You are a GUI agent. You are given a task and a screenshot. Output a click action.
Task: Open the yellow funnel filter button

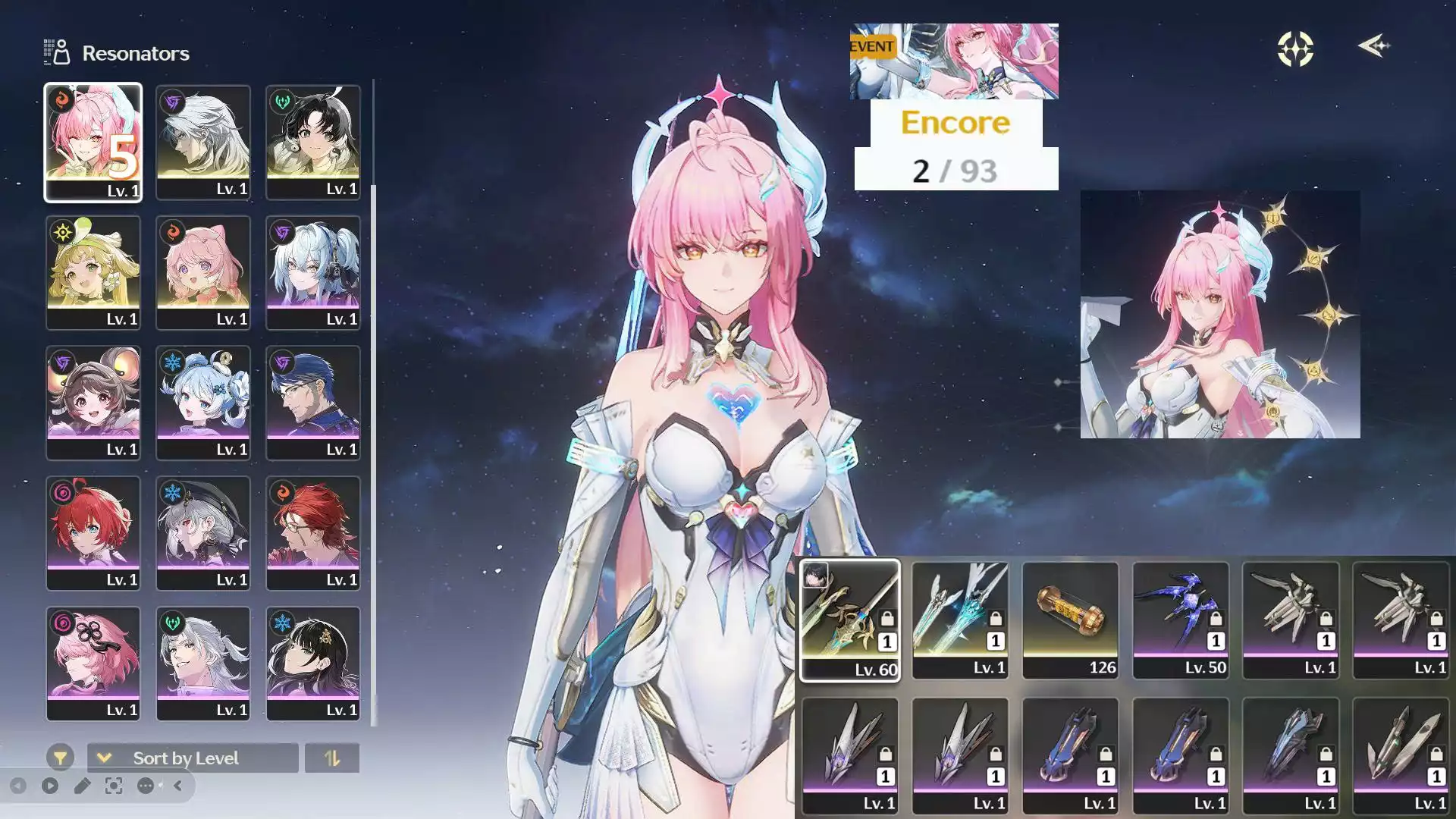click(60, 757)
